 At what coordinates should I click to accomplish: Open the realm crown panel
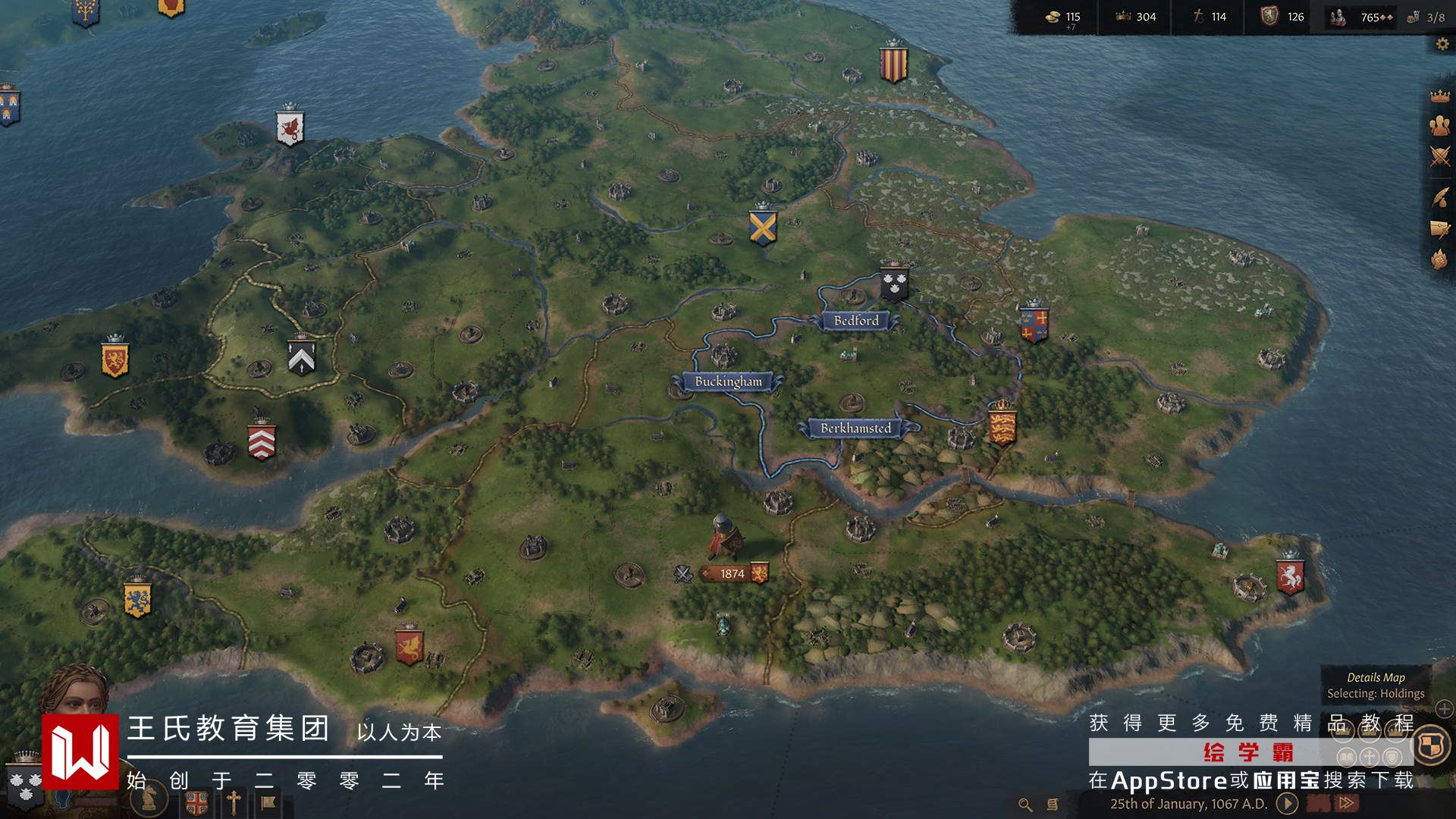[x=1439, y=96]
